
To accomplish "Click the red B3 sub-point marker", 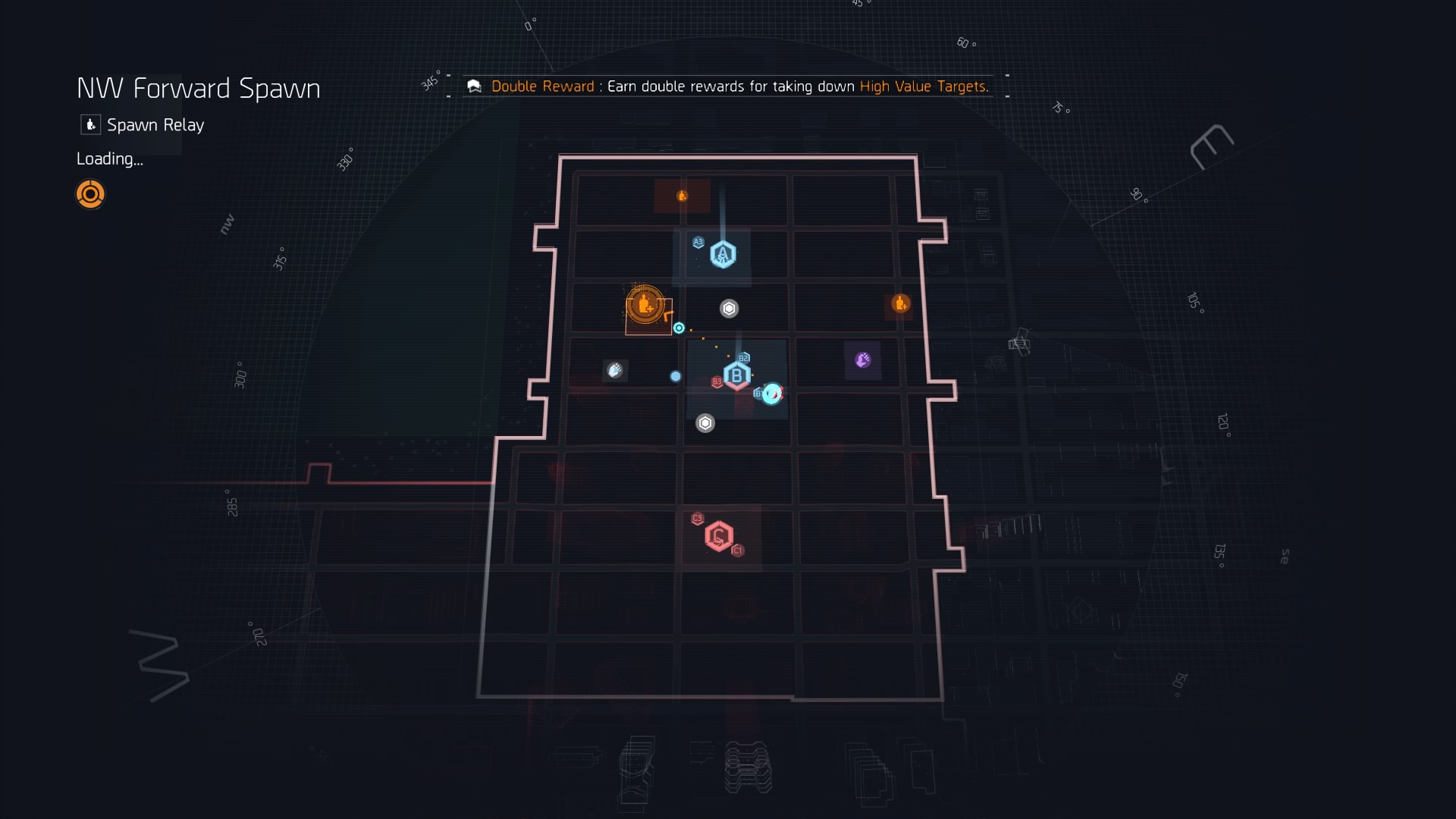I will click(717, 382).
